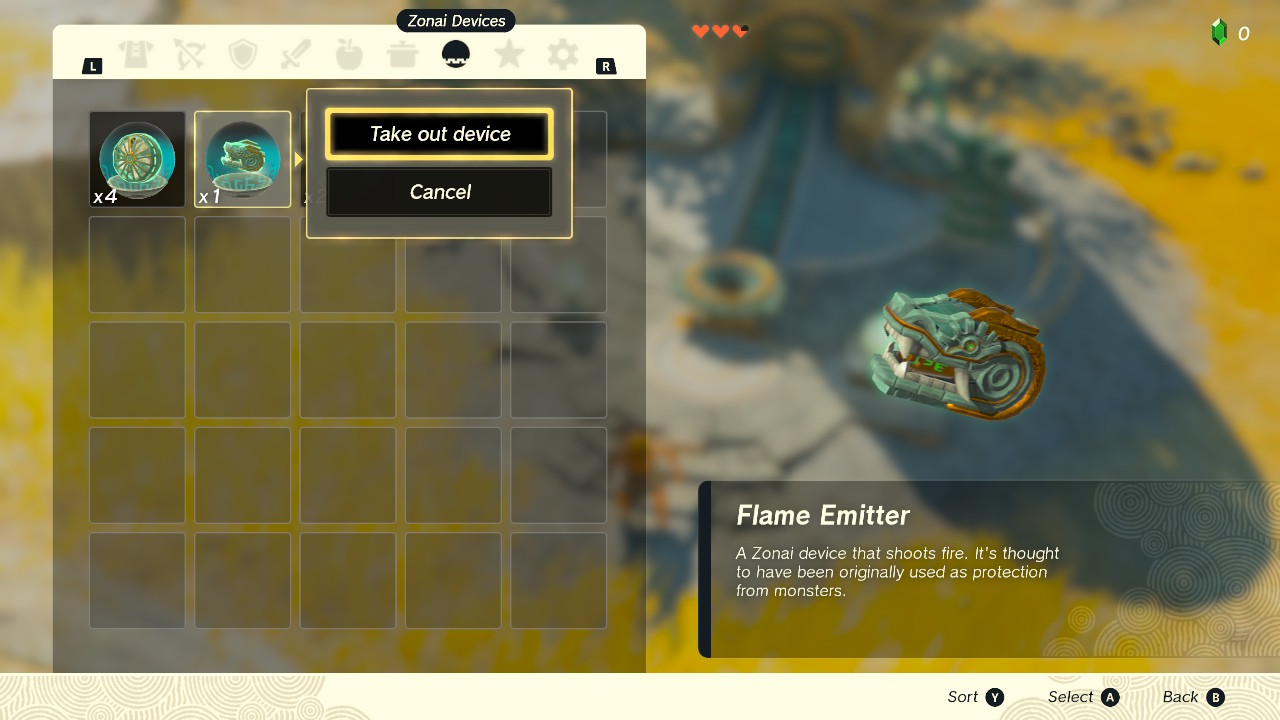Select the Fan device thumbnail
1280x720 pixels.
coord(137,158)
